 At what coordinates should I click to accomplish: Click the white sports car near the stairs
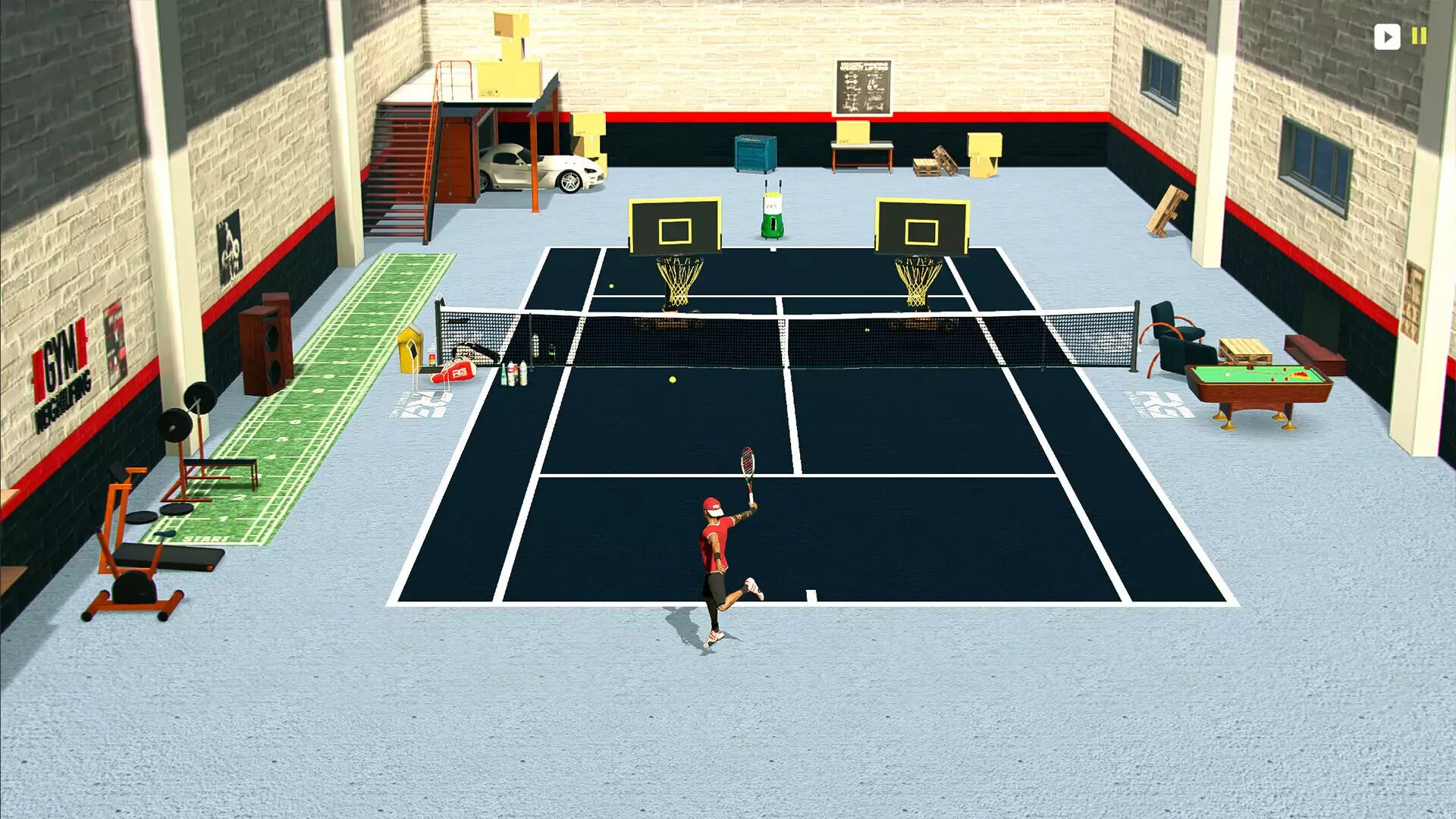[544, 165]
